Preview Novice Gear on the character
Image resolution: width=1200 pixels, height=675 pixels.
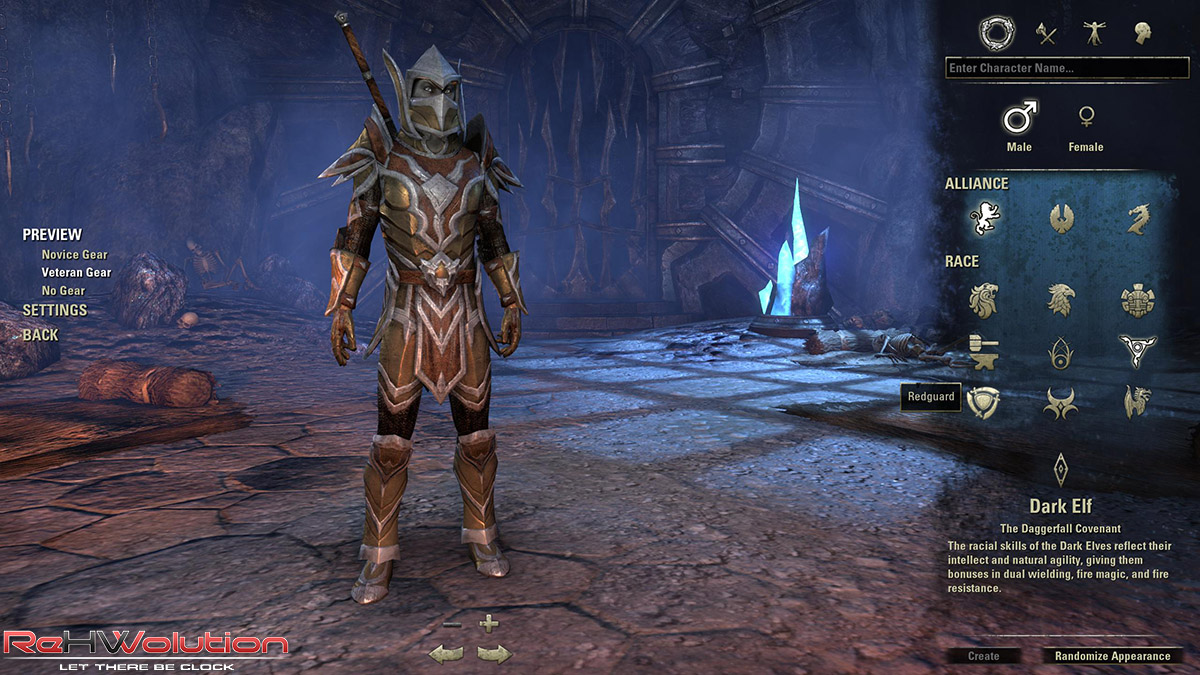tap(74, 255)
